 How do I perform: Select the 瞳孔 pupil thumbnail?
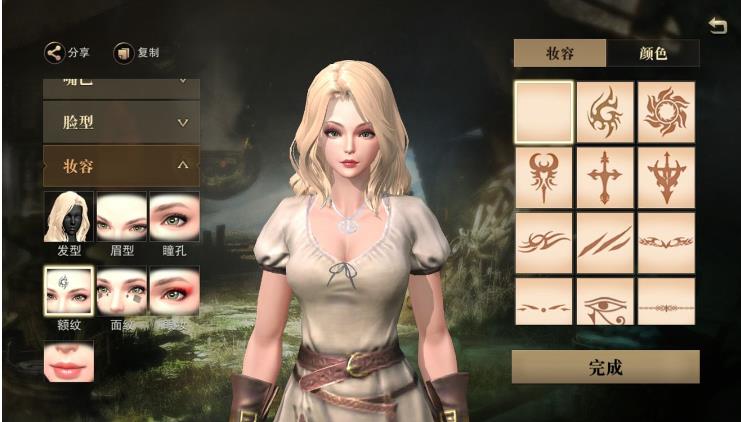click(174, 217)
